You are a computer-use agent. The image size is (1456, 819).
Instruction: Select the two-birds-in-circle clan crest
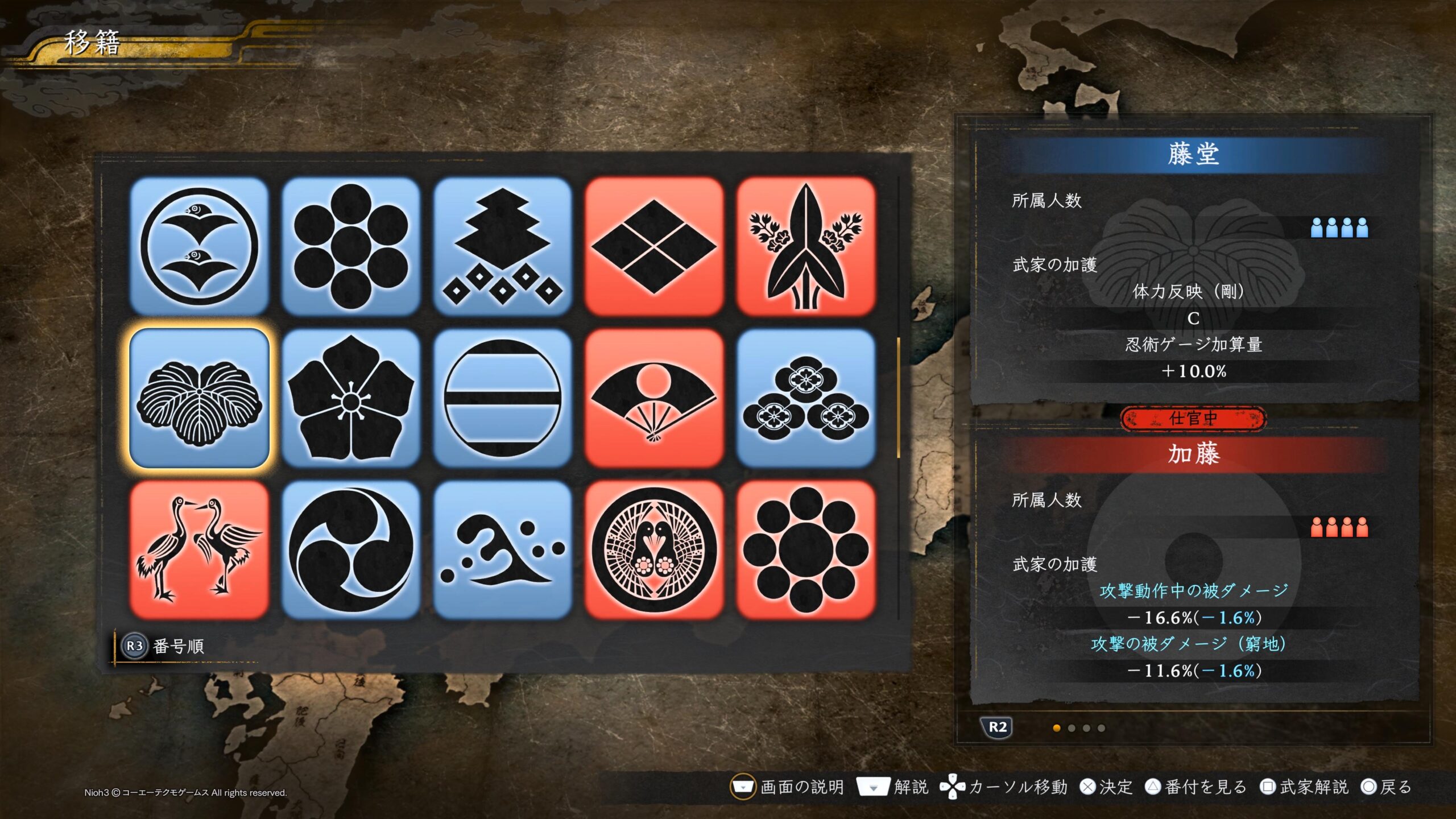tap(199, 246)
